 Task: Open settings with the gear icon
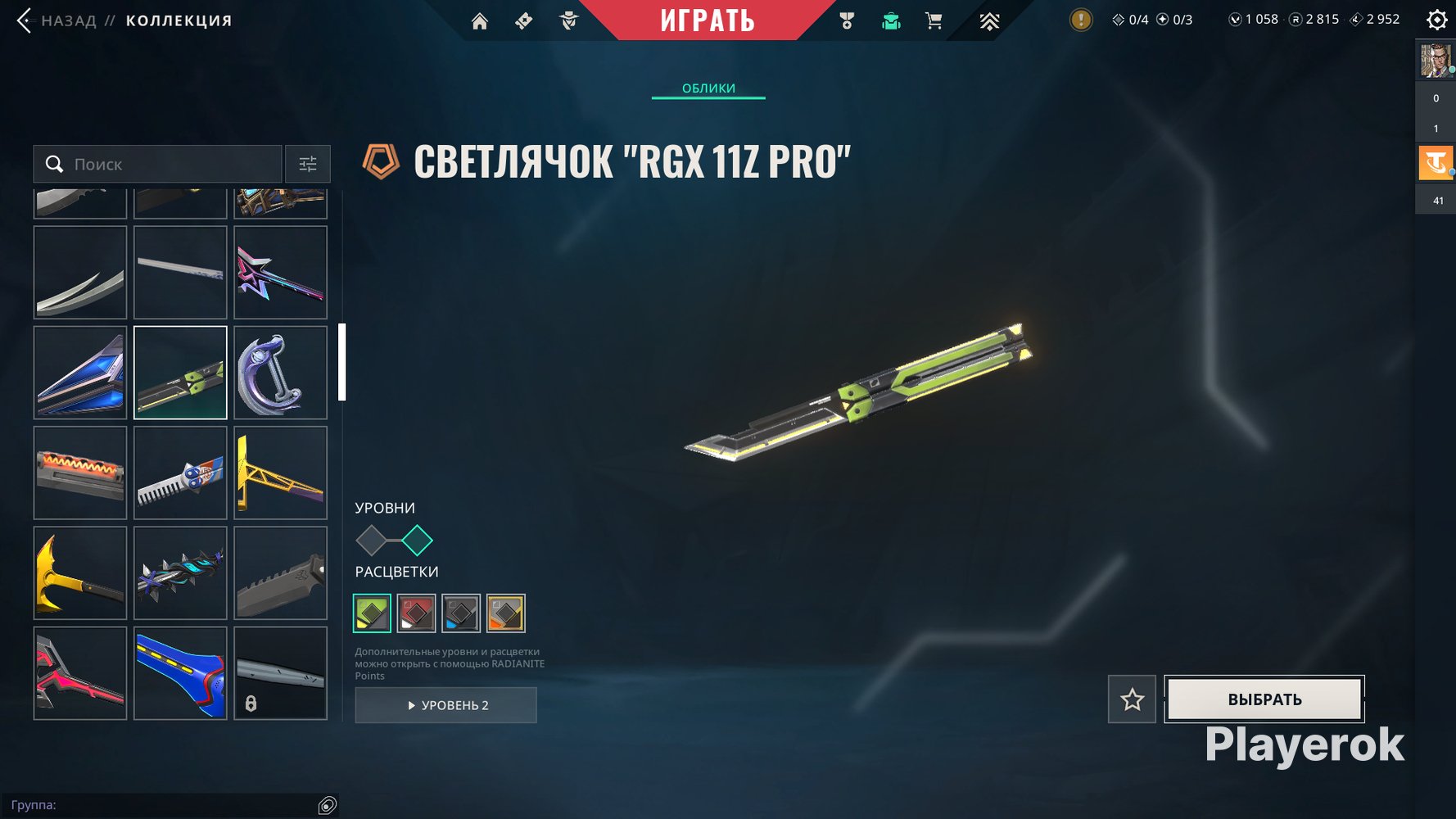click(x=1436, y=20)
